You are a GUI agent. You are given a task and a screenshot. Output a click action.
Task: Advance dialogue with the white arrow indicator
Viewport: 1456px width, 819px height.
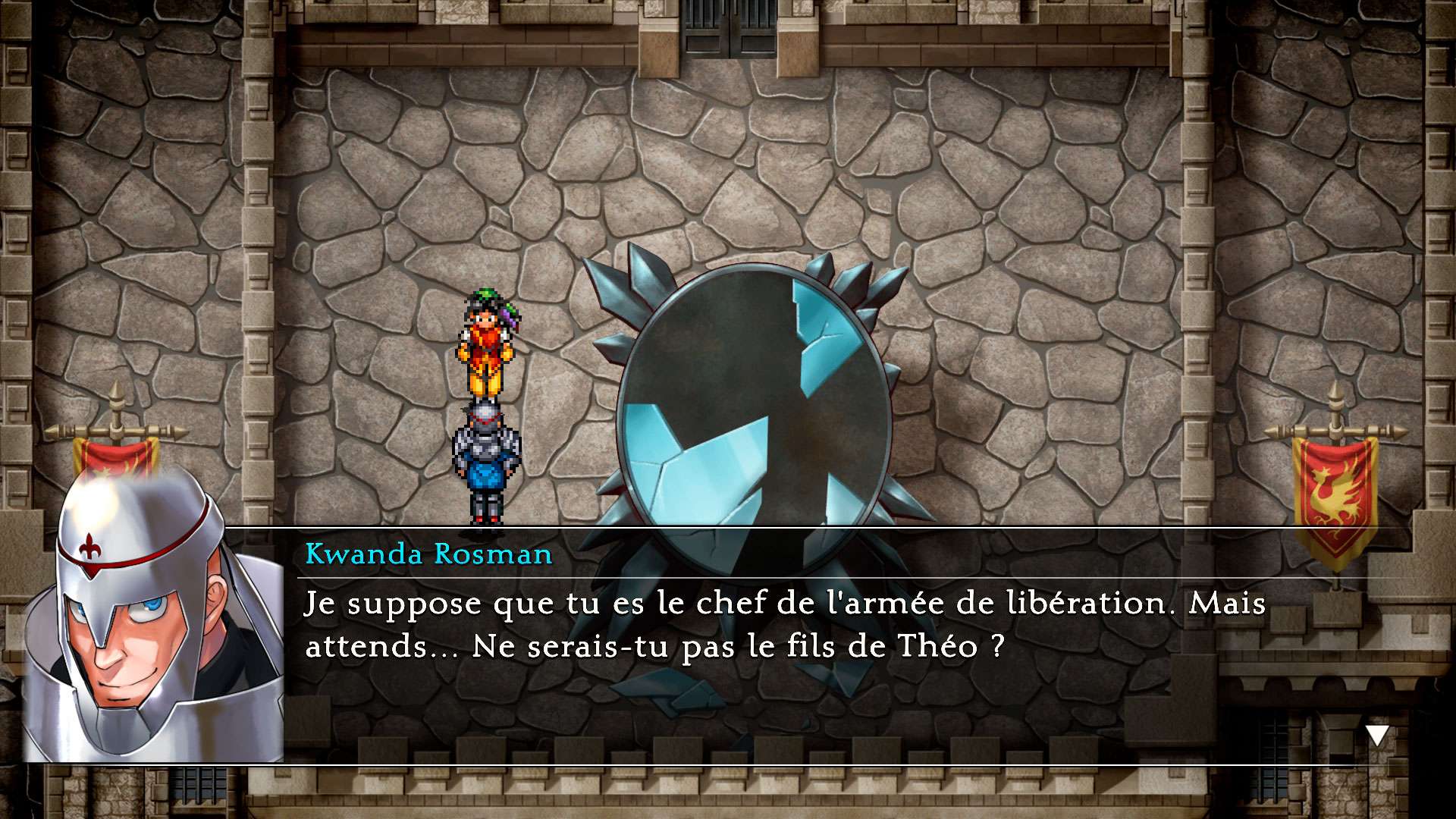pyautogui.click(x=1376, y=735)
